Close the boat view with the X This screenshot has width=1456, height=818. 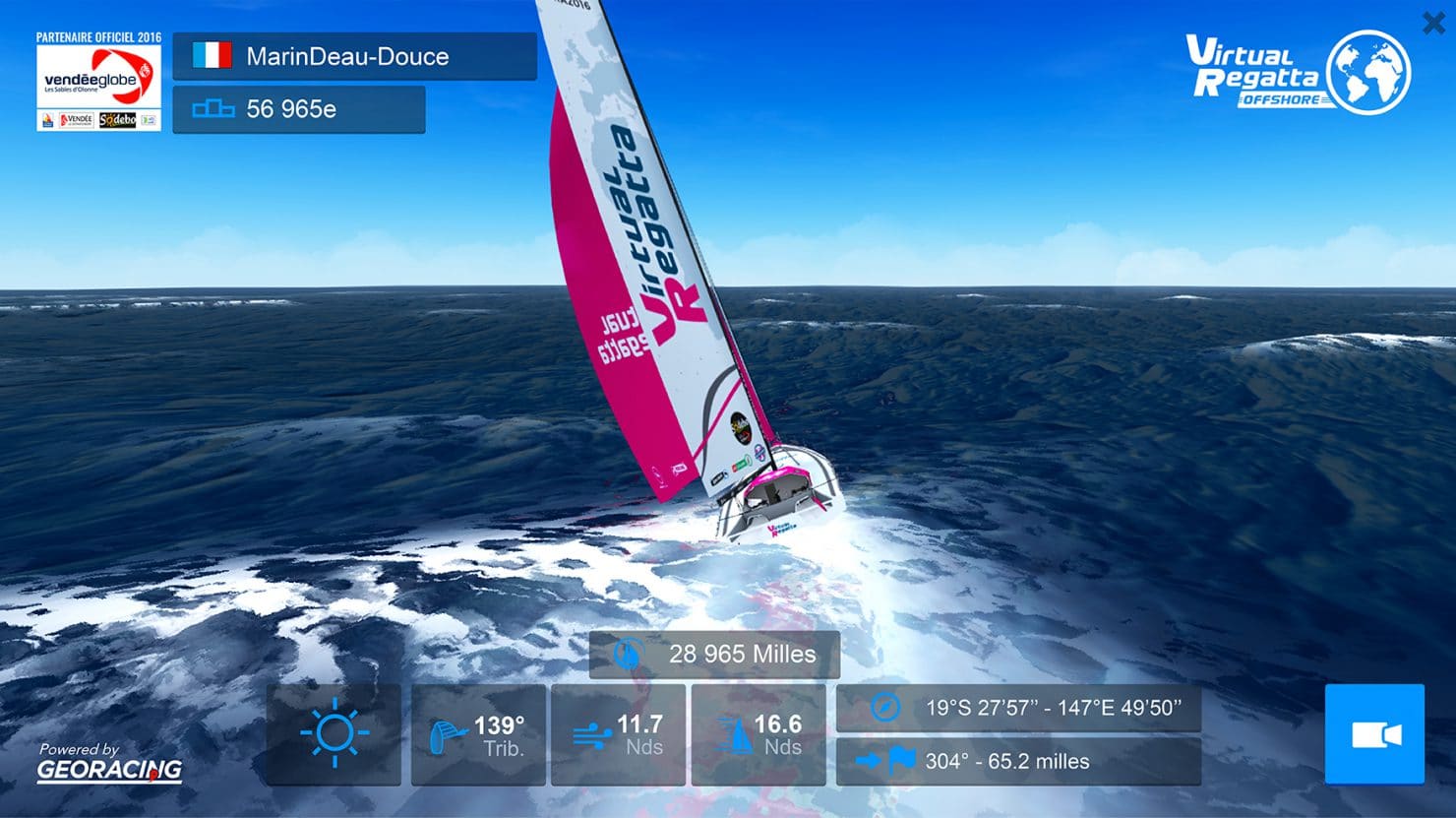coord(1433,23)
